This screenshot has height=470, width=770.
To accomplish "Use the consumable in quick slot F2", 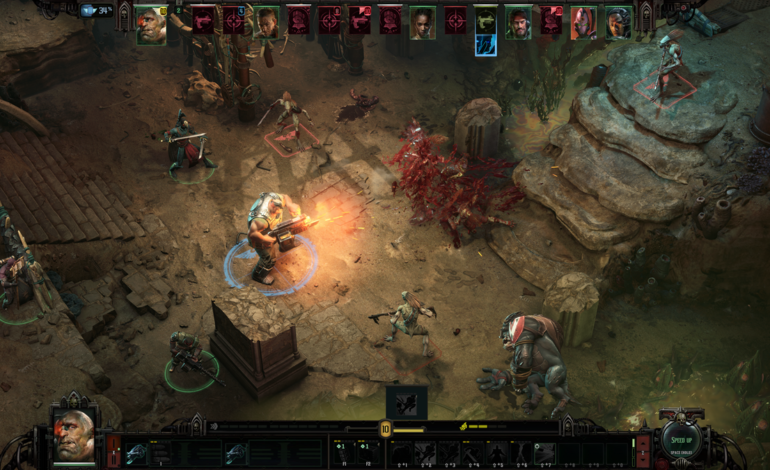I will (x=366, y=451).
